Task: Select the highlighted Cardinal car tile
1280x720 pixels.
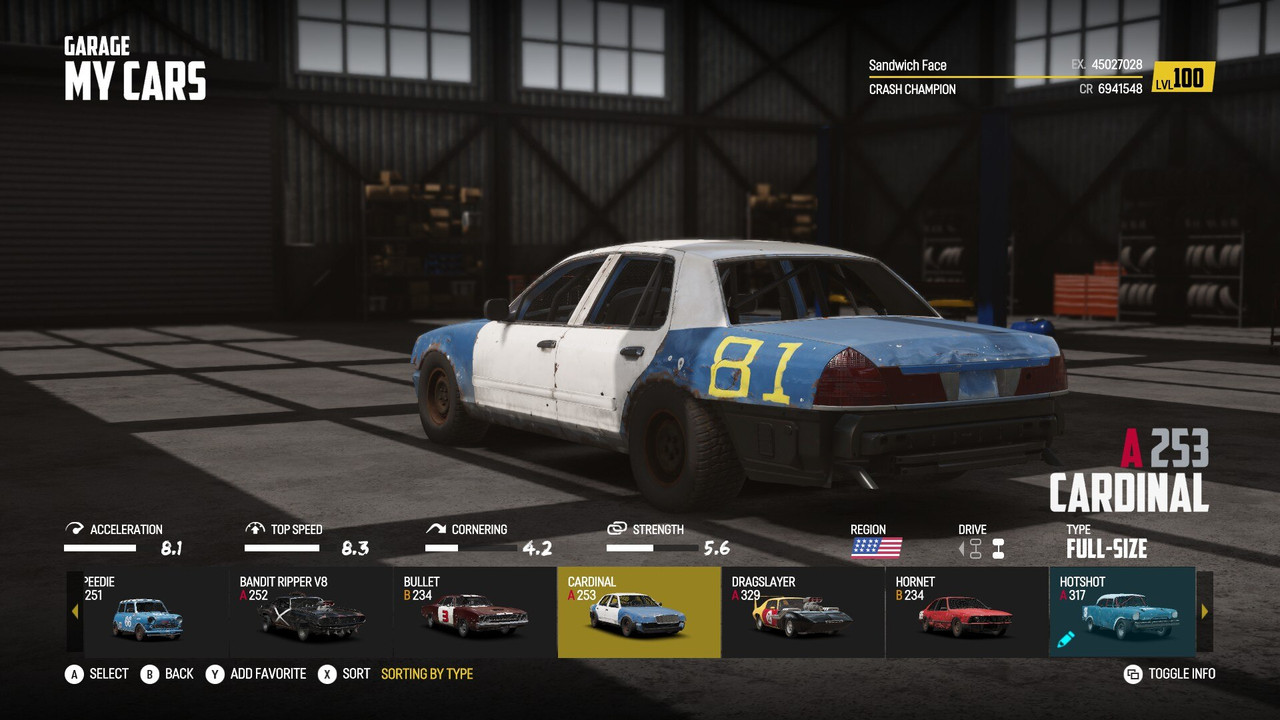Action: point(638,614)
